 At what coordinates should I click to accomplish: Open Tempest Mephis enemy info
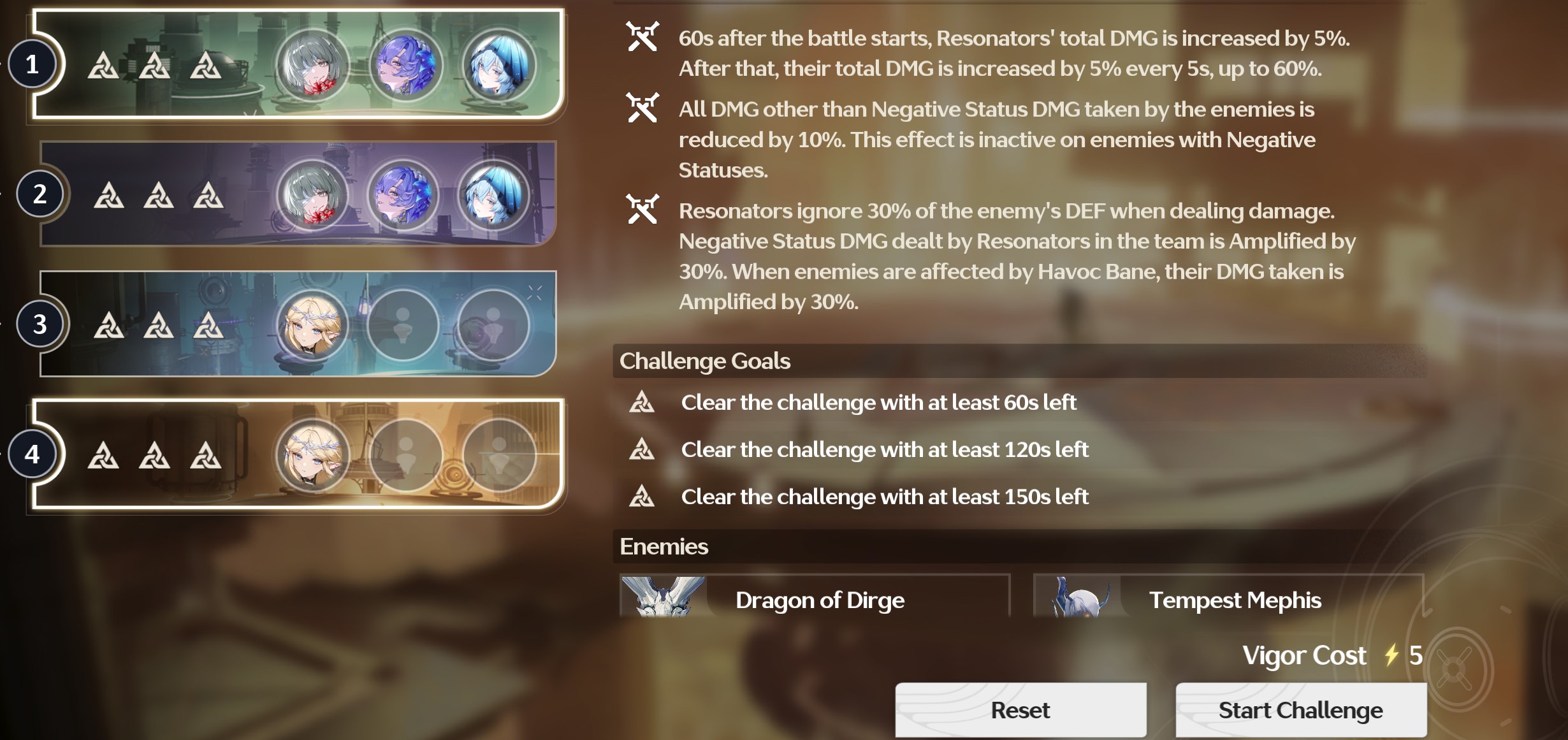(x=1228, y=598)
